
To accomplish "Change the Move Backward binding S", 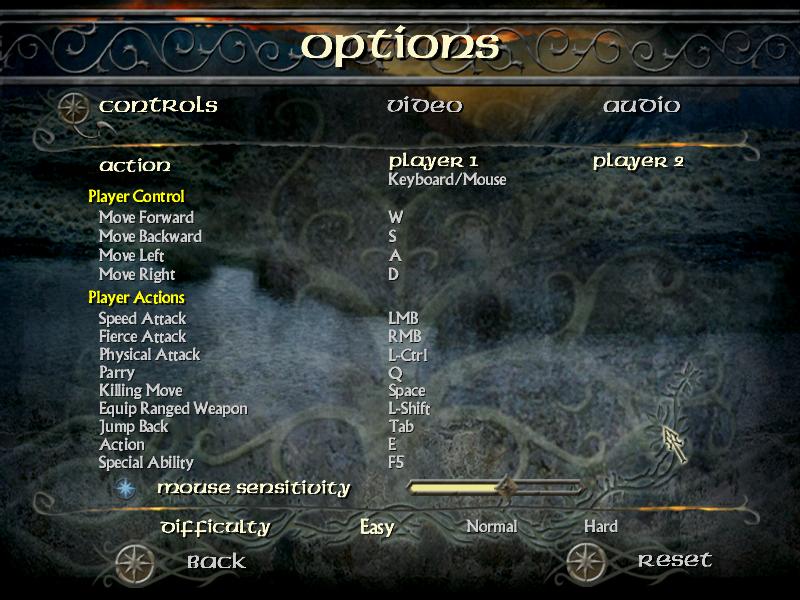I will pos(393,236).
